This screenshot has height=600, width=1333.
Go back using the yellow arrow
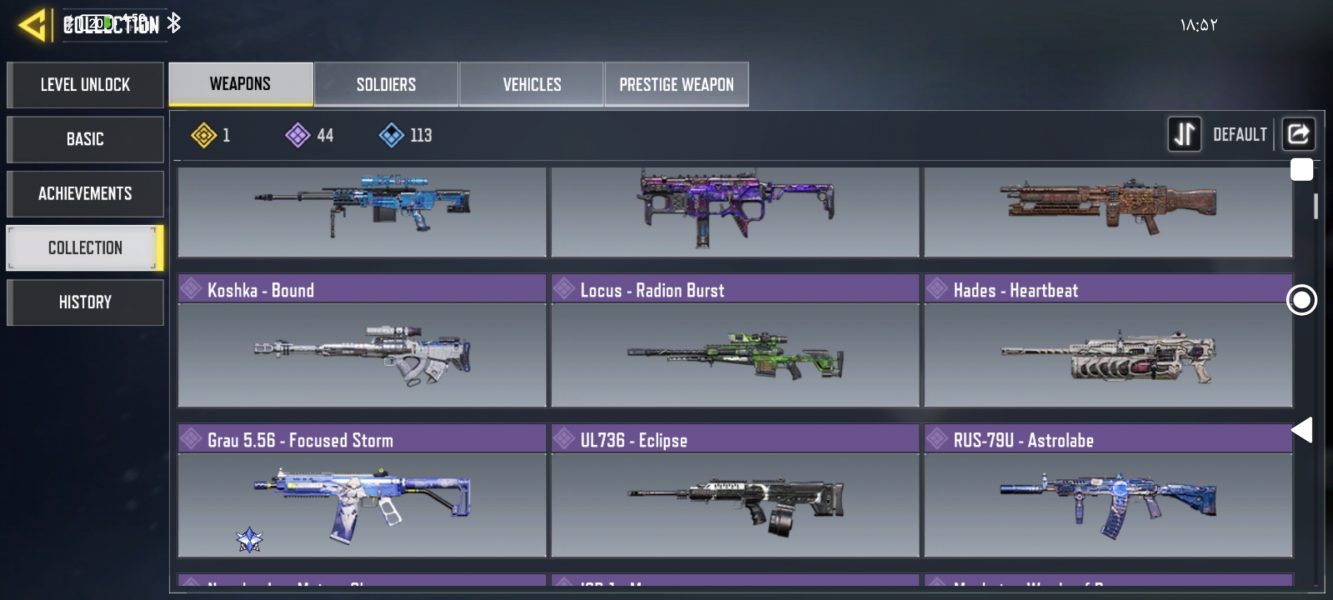click(x=32, y=25)
